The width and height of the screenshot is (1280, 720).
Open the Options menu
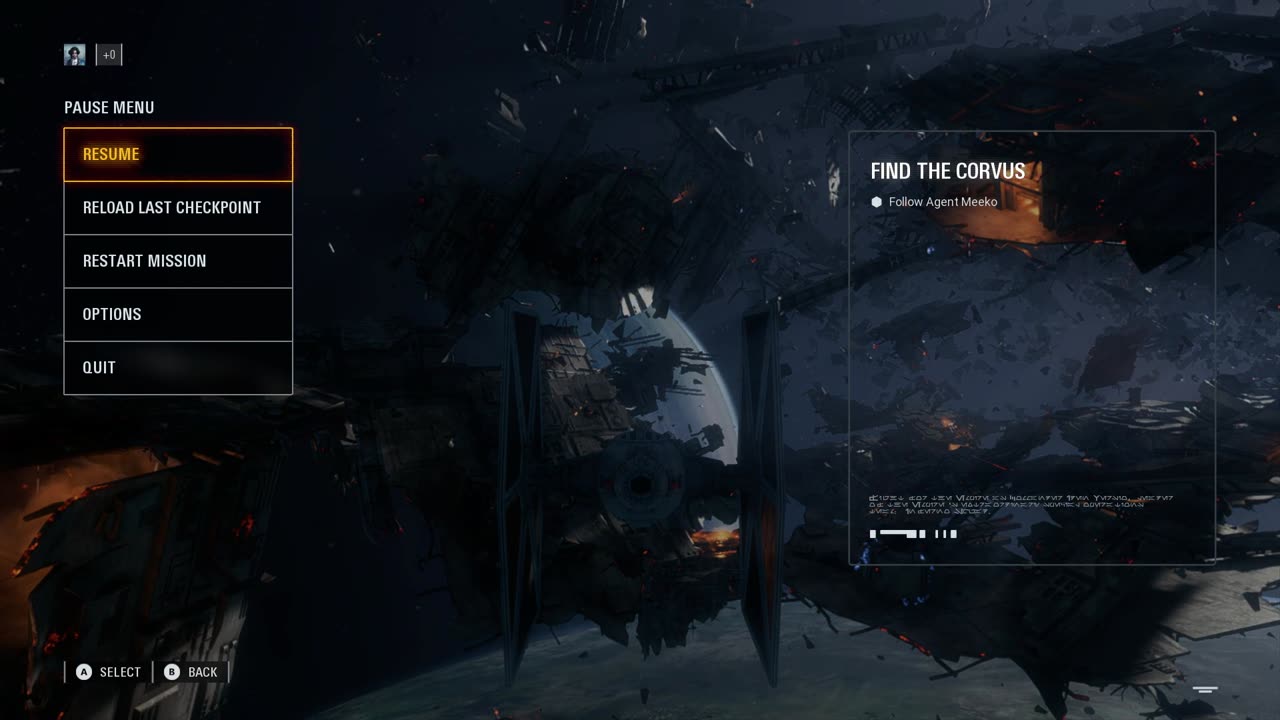point(178,314)
